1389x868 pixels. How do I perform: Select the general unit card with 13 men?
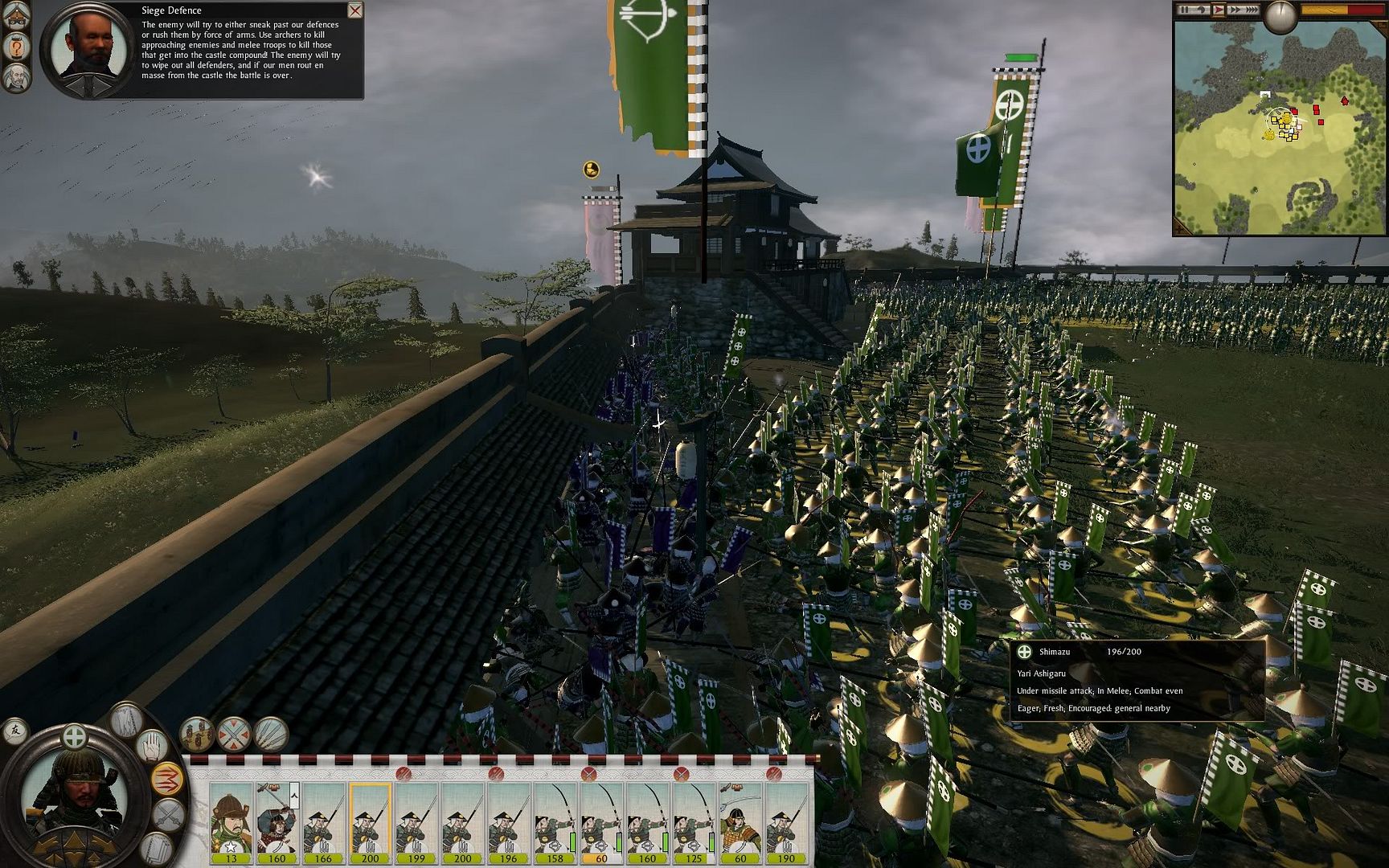[231, 821]
